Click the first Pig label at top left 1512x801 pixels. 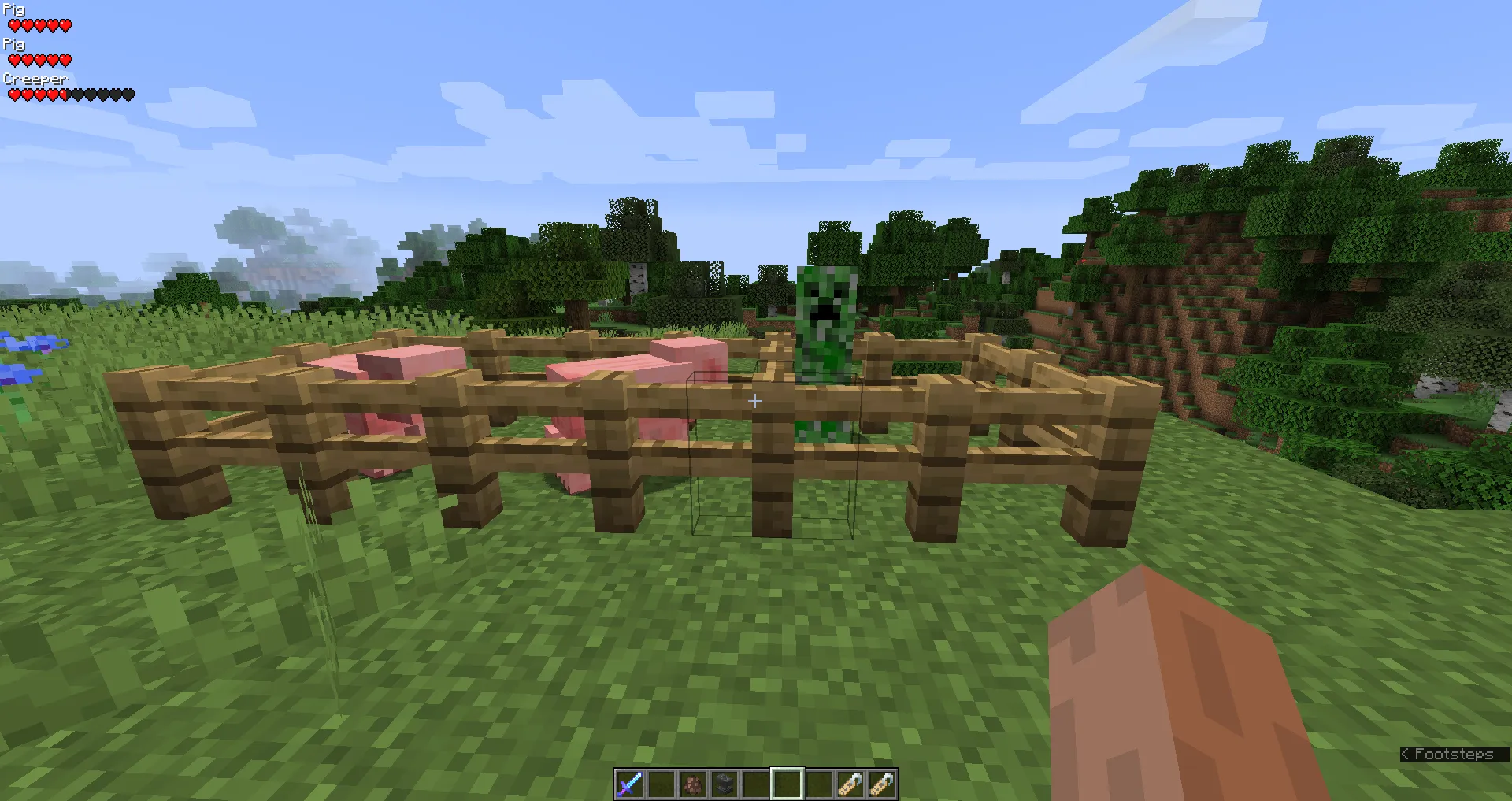[13, 9]
